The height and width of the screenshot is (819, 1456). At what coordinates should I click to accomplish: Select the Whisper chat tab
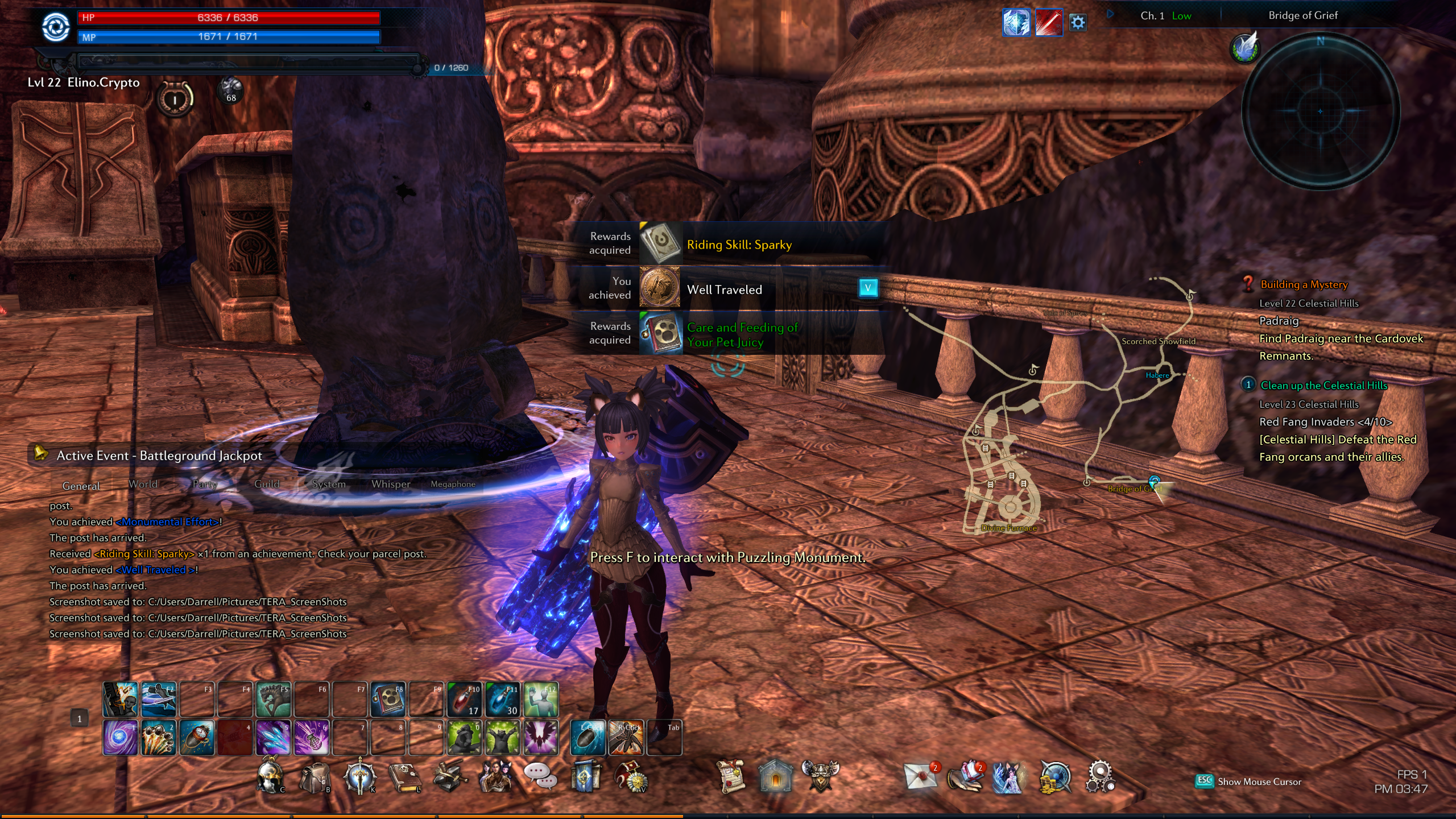(x=391, y=484)
